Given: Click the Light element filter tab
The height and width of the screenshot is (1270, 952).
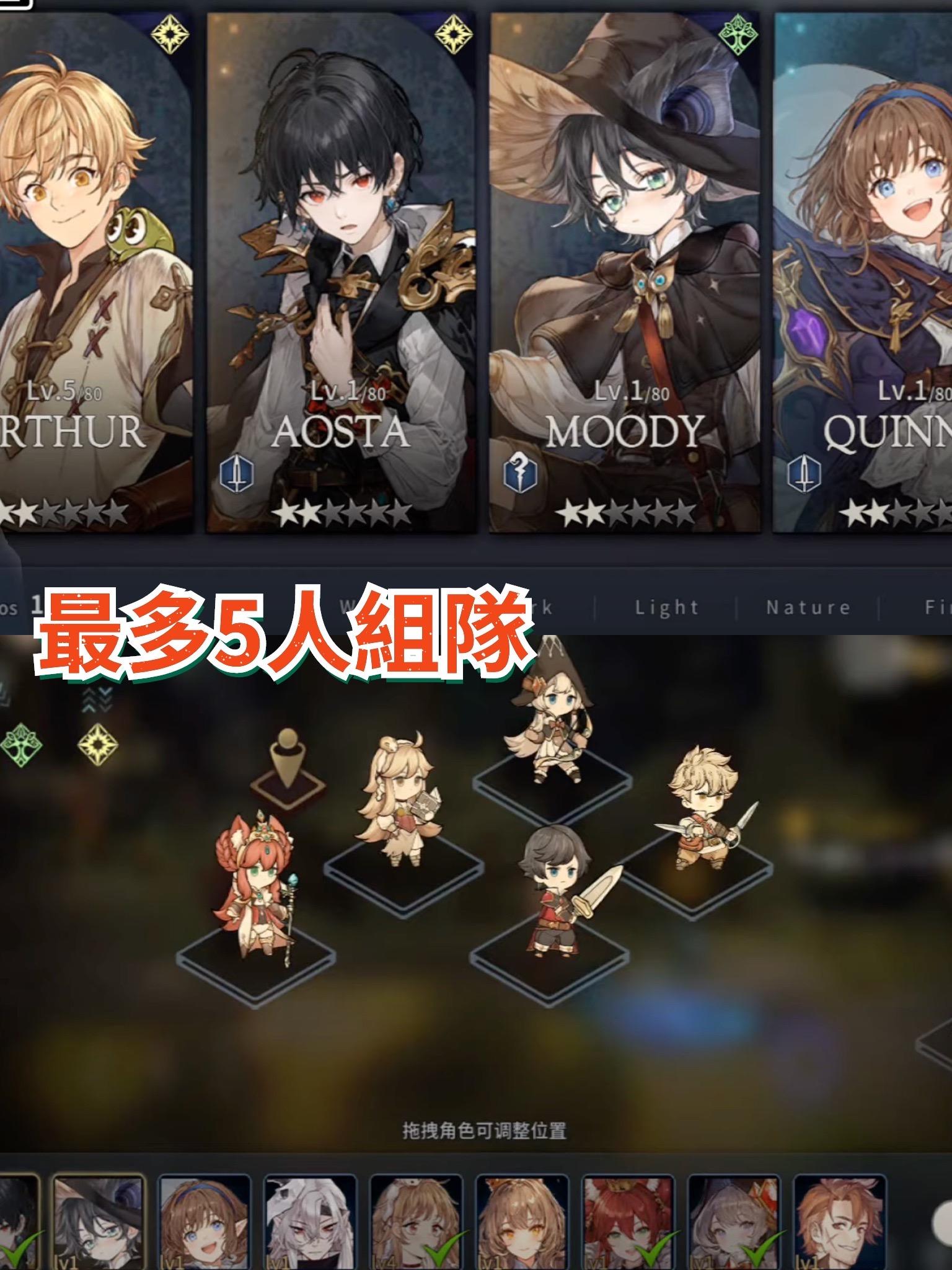Looking at the screenshot, I should pyautogui.click(x=666, y=608).
